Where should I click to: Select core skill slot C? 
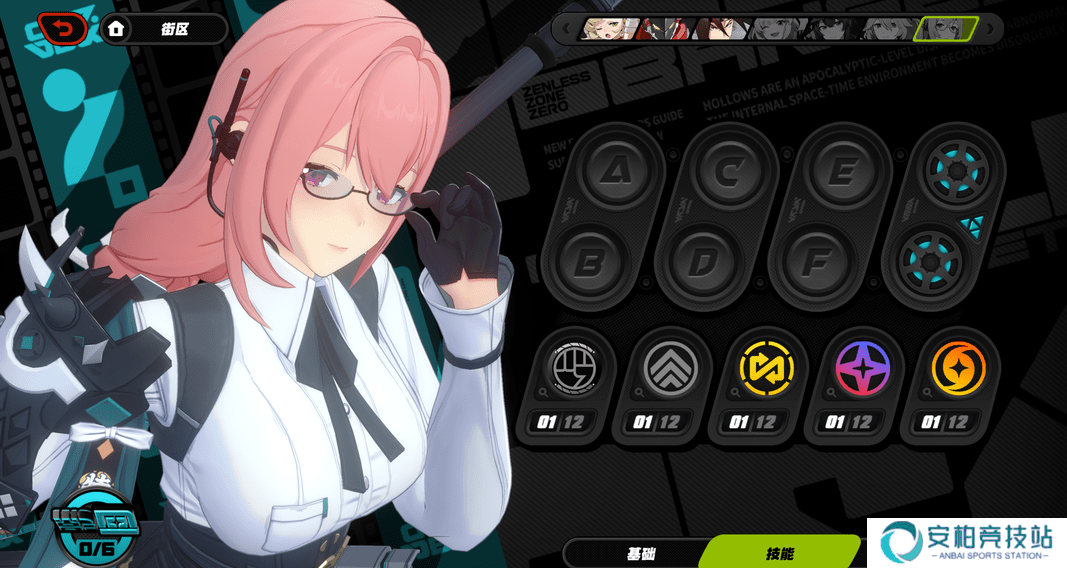[x=730, y=174]
